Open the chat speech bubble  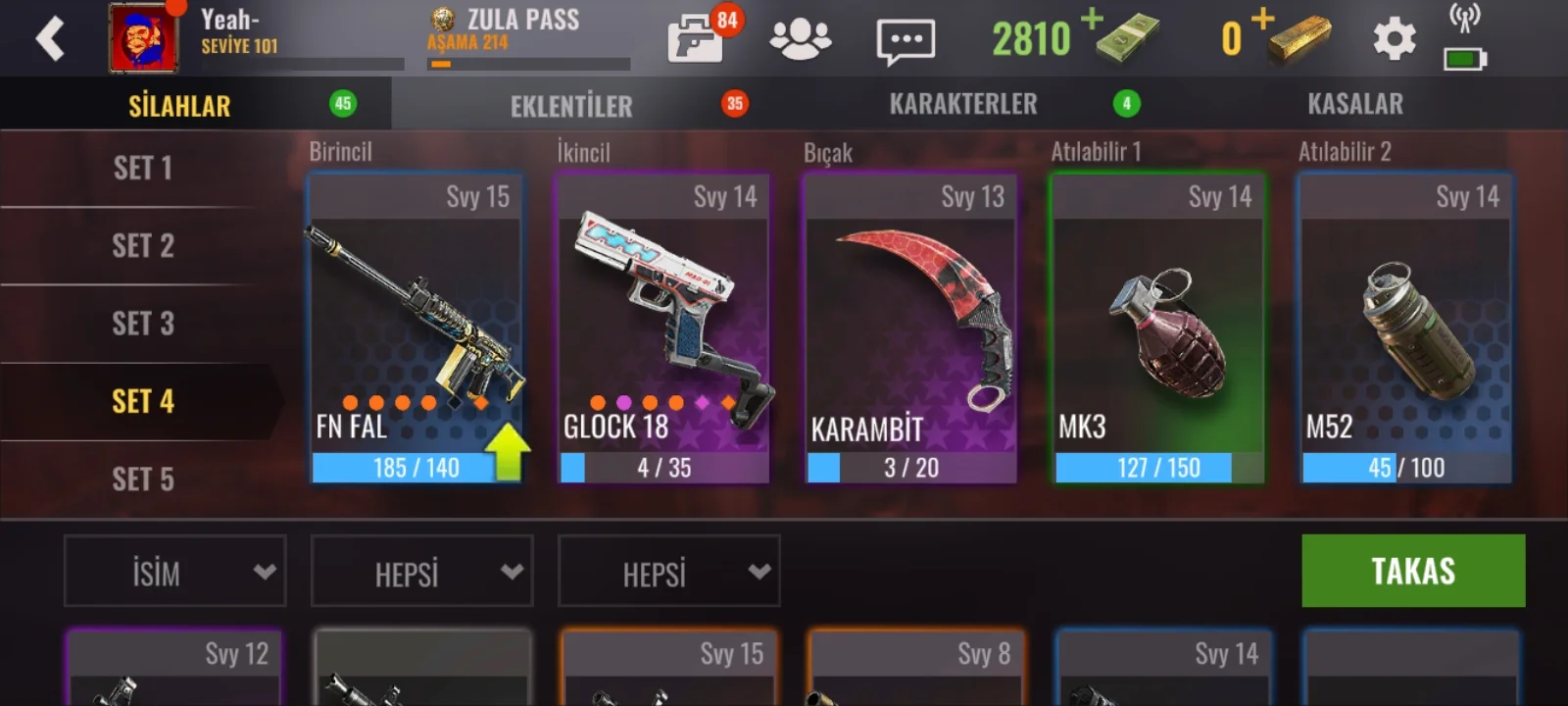click(x=905, y=41)
